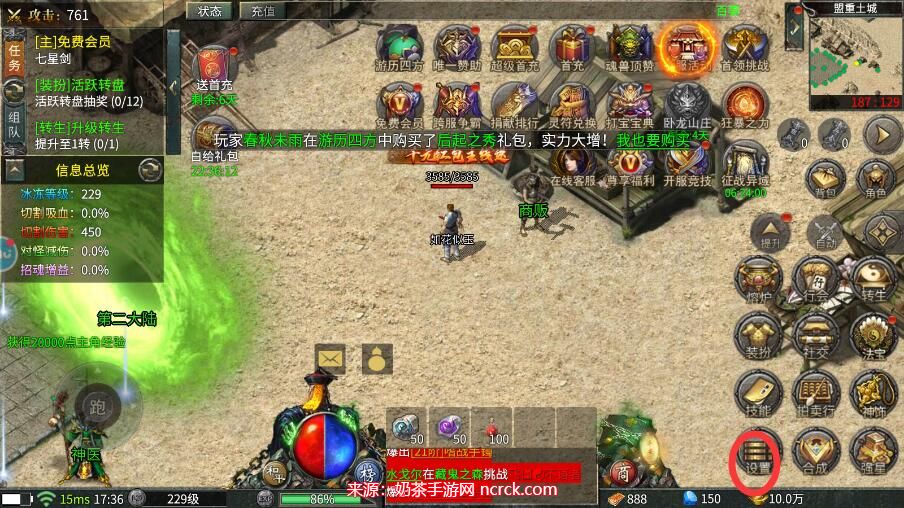This screenshot has width=904, height=508.
Task: Open the 背包 backpack
Action: (825, 176)
